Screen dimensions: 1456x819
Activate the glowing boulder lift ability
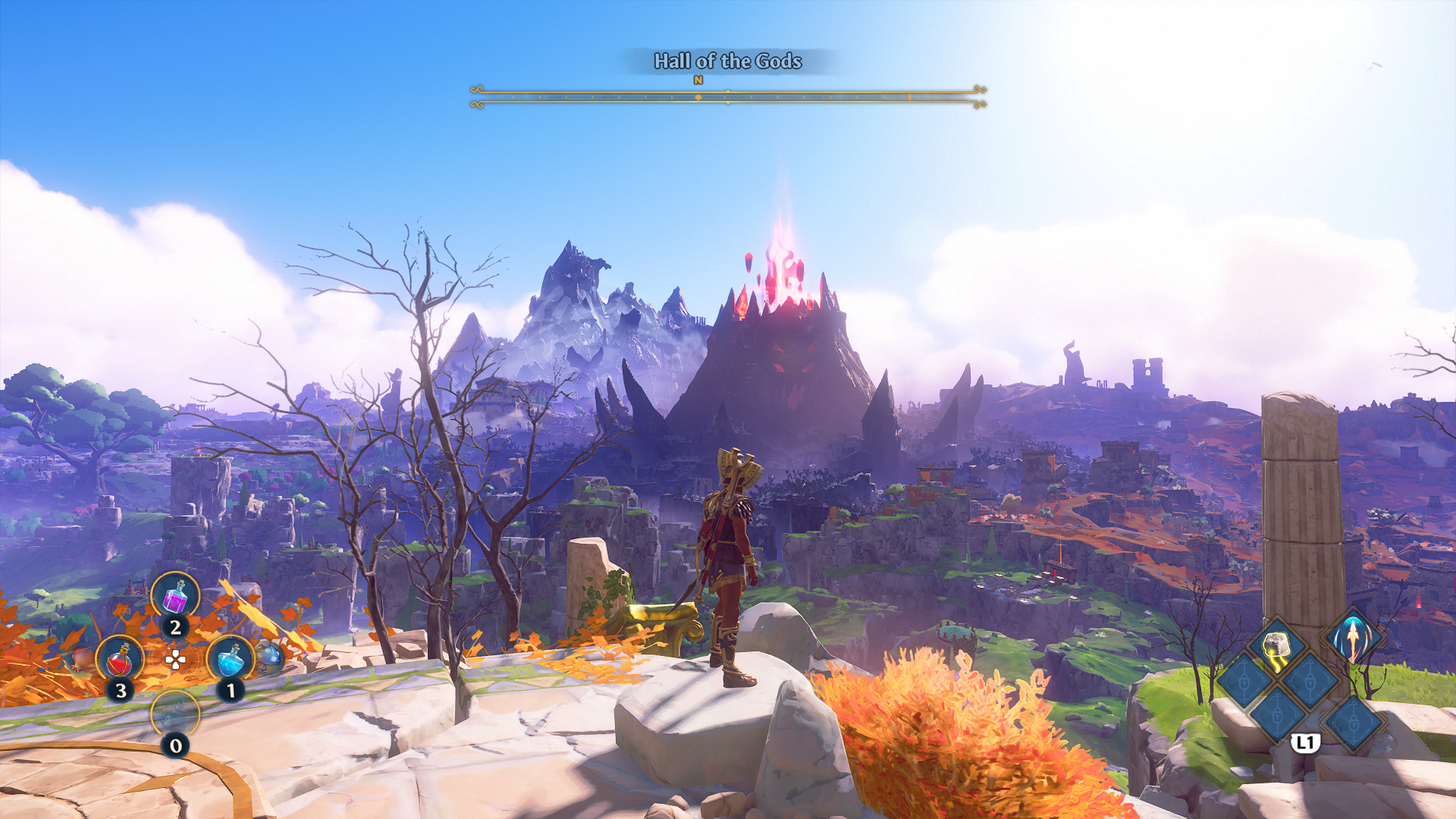(1276, 647)
